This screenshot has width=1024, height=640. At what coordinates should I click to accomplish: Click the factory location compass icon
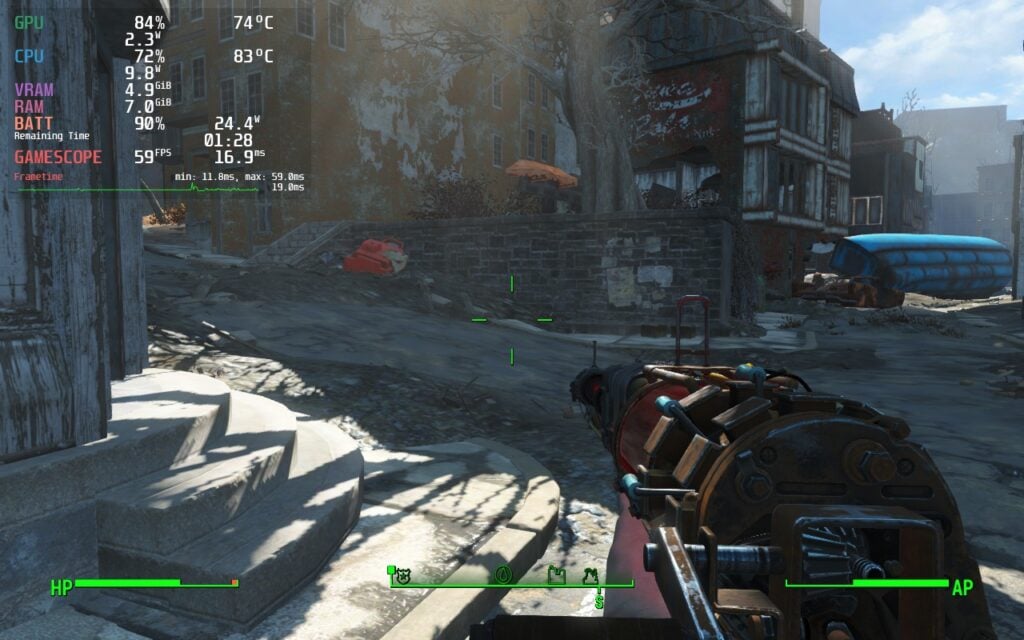(557, 575)
